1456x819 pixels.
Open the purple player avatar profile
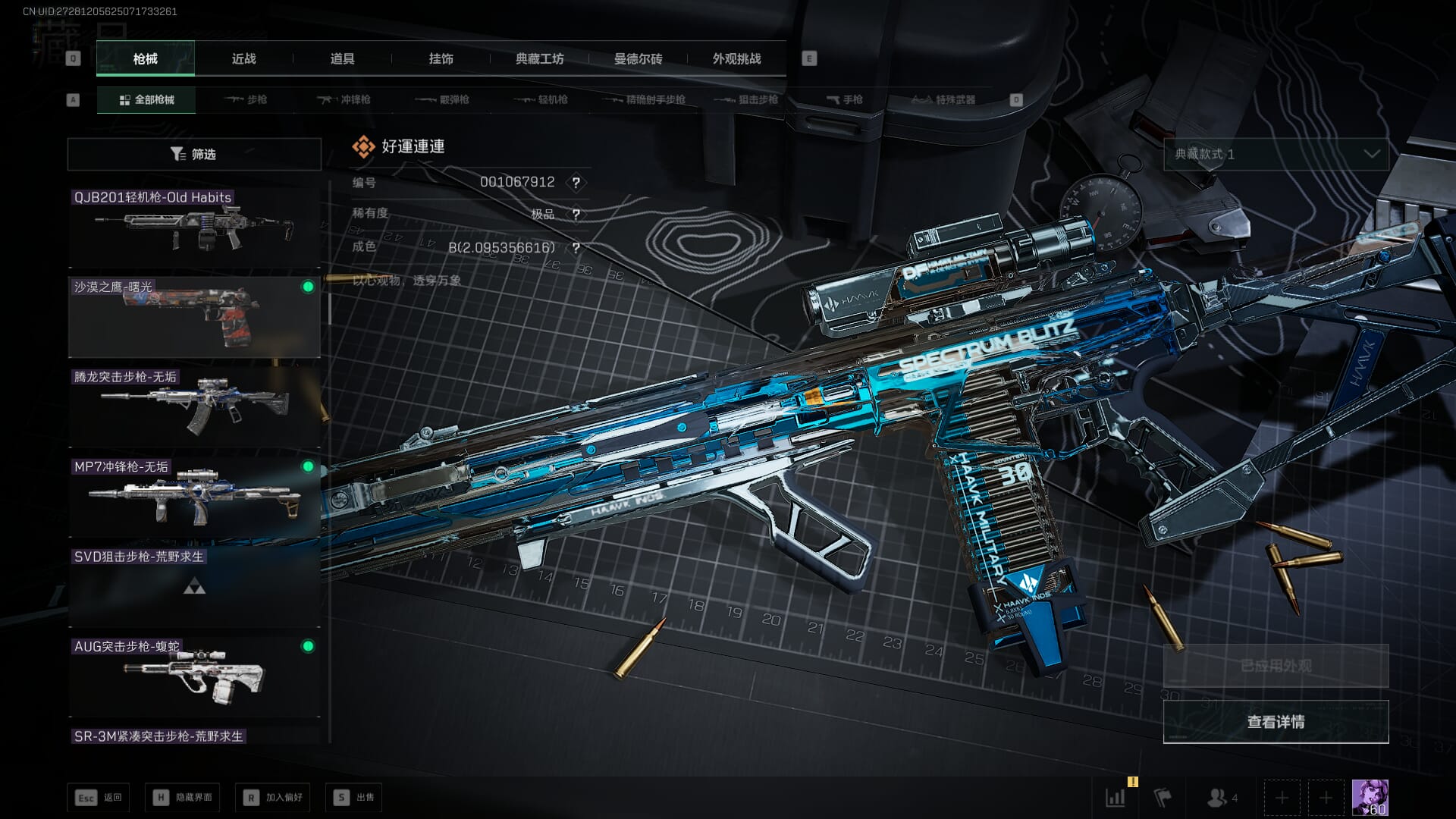1370,797
